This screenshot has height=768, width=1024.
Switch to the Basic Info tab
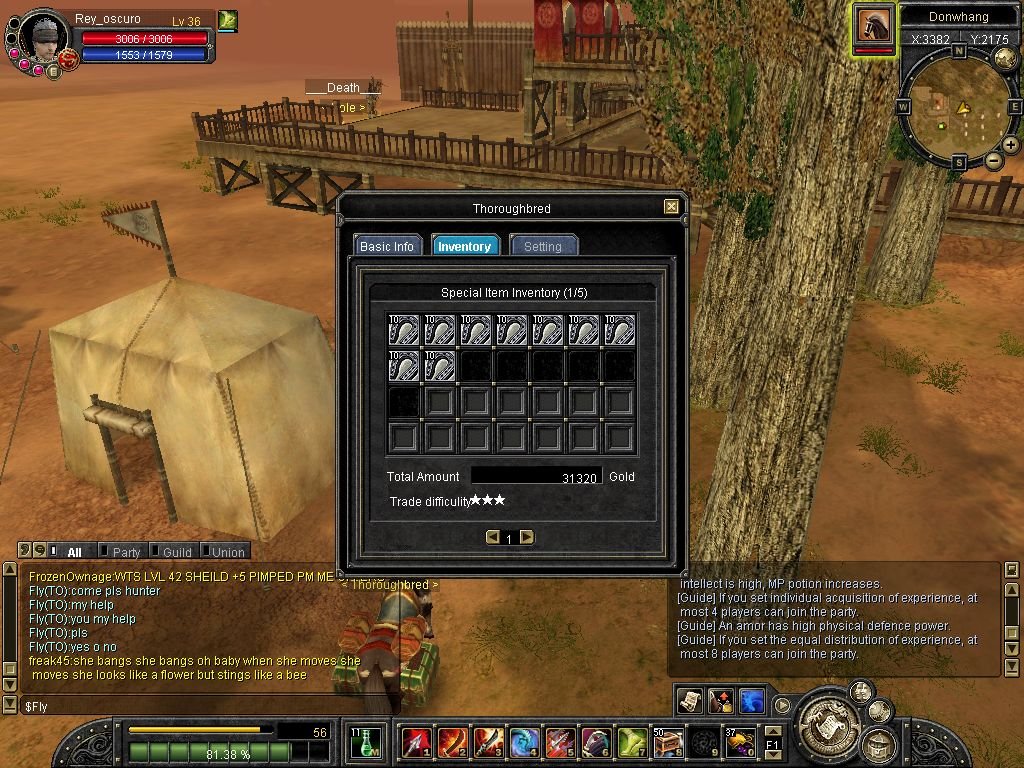pyautogui.click(x=387, y=246)
